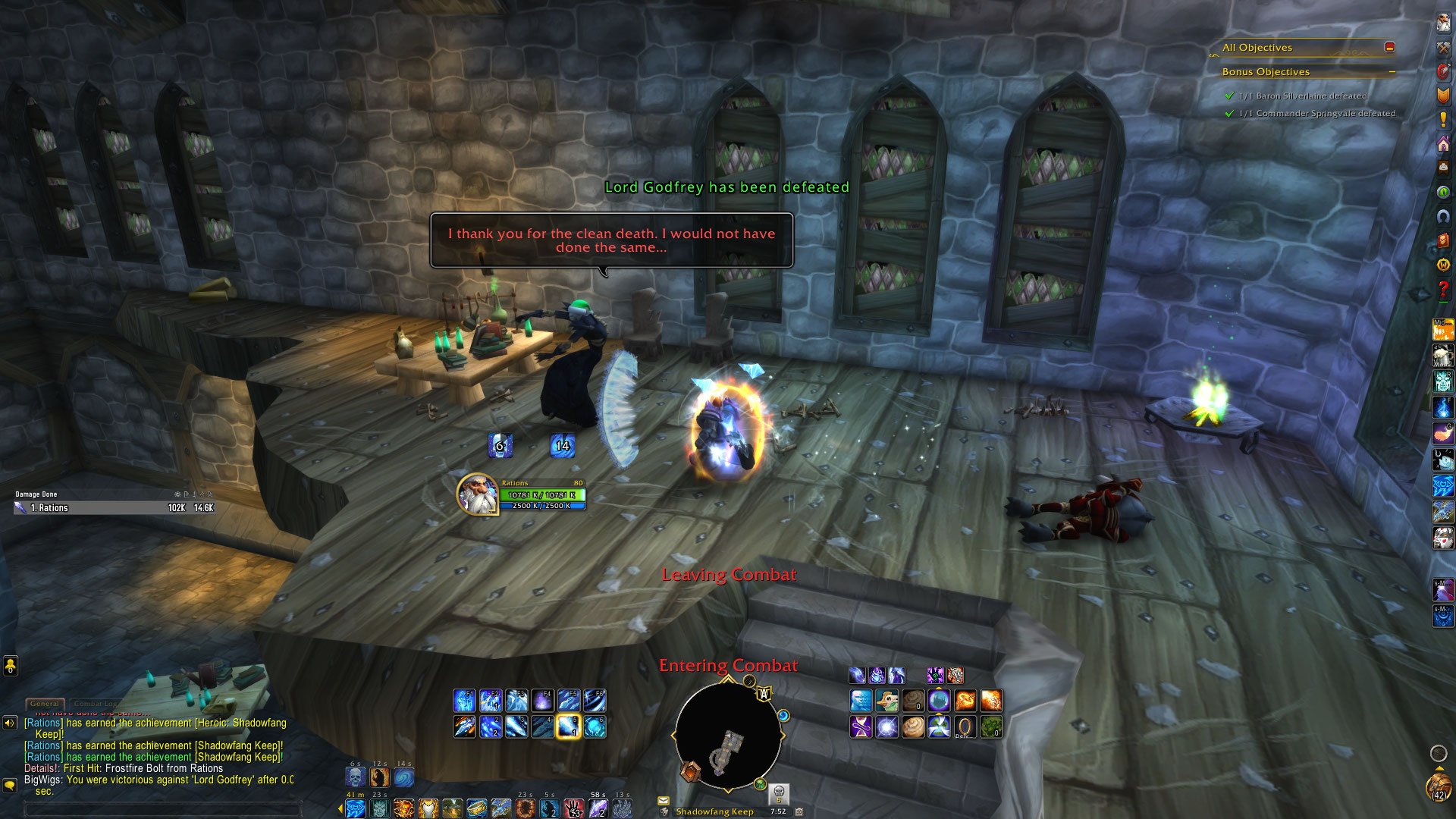Open the mail envelope notification
The height and width of the screenshot is (819, 1456).
(x=664, y=800)
